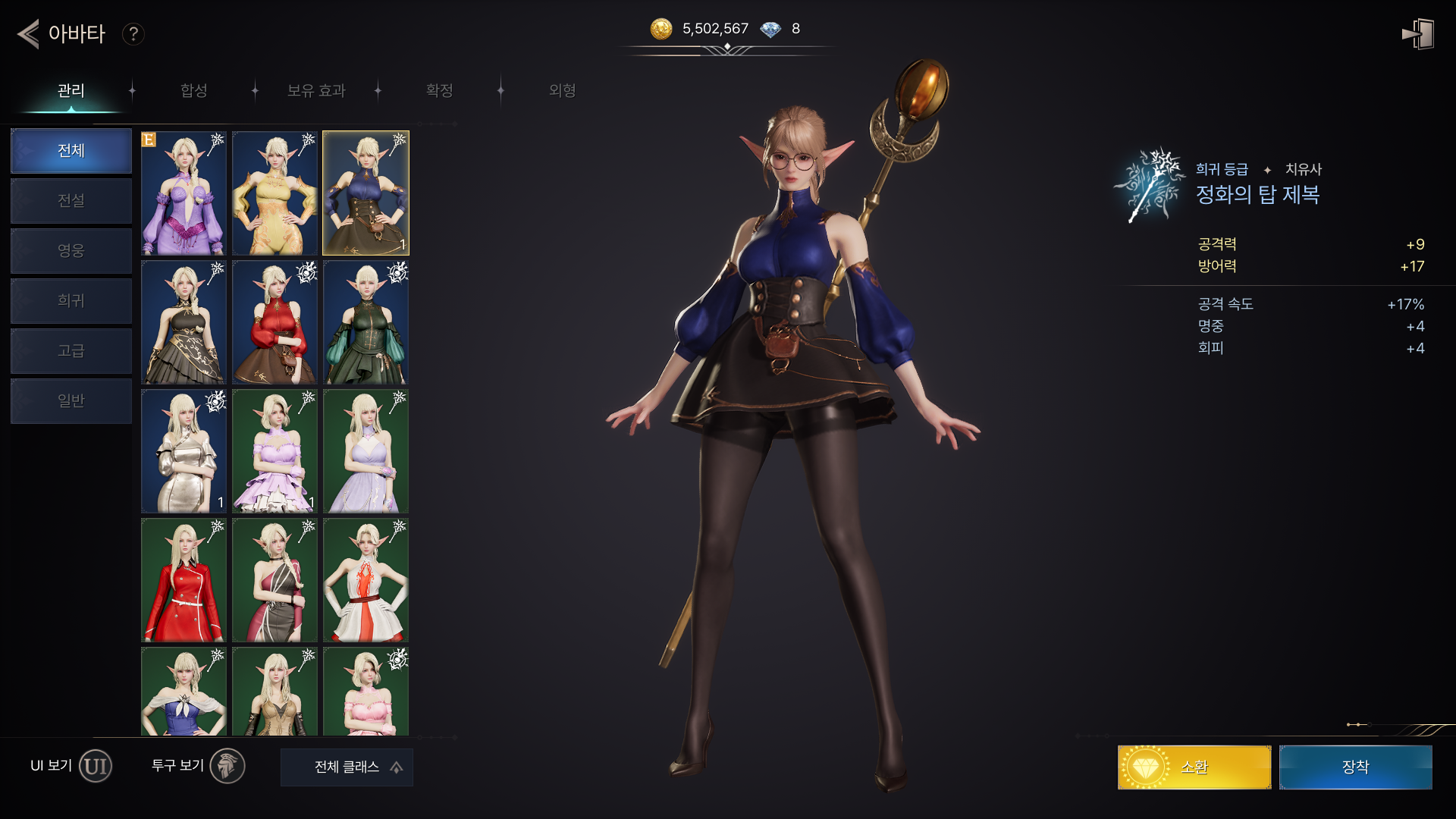The height and width of the screenshot is (819, 1456).
Task: Go back using the arrow beside 아바타
Action: (28, 34)
